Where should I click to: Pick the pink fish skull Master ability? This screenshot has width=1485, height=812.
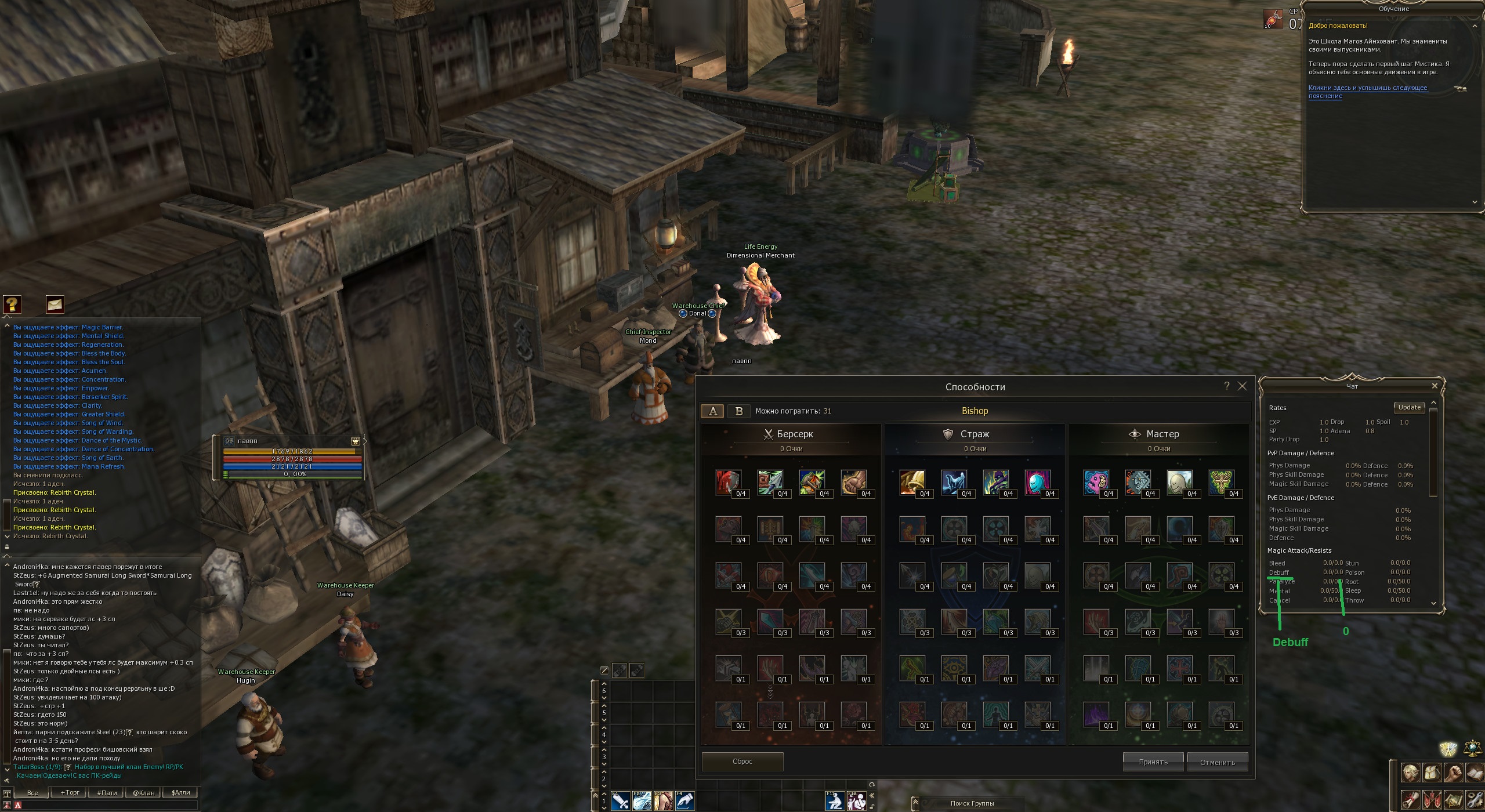coord(1096,482)
